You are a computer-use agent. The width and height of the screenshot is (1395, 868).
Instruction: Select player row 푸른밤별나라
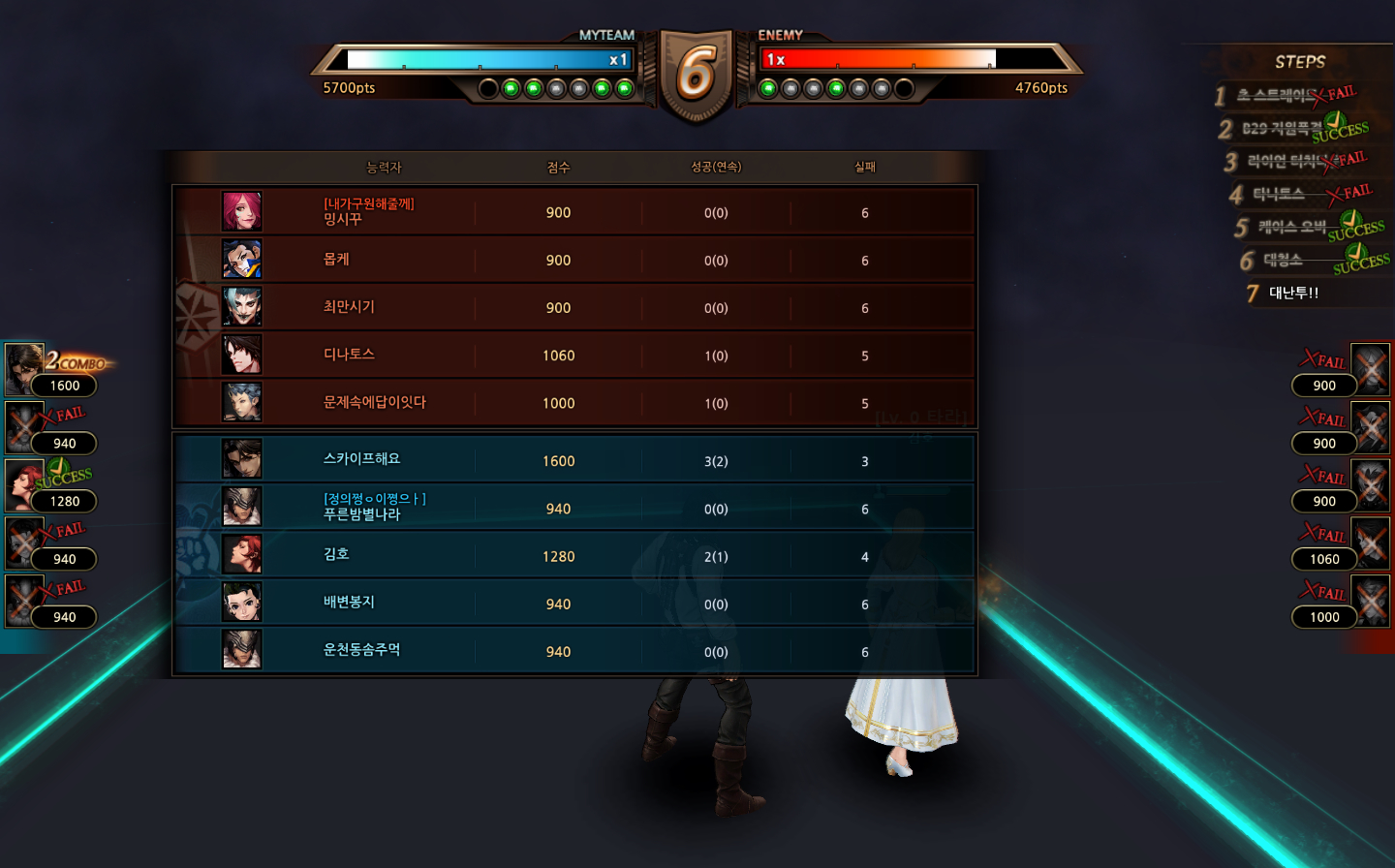coord(573,508)
